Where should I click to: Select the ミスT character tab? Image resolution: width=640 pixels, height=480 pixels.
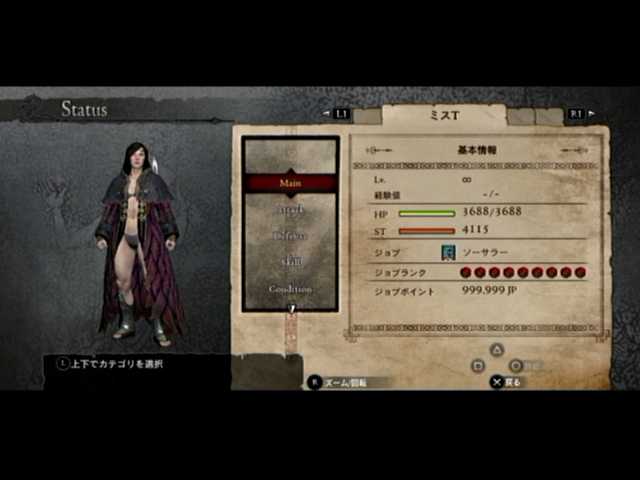tap(444, 115)
